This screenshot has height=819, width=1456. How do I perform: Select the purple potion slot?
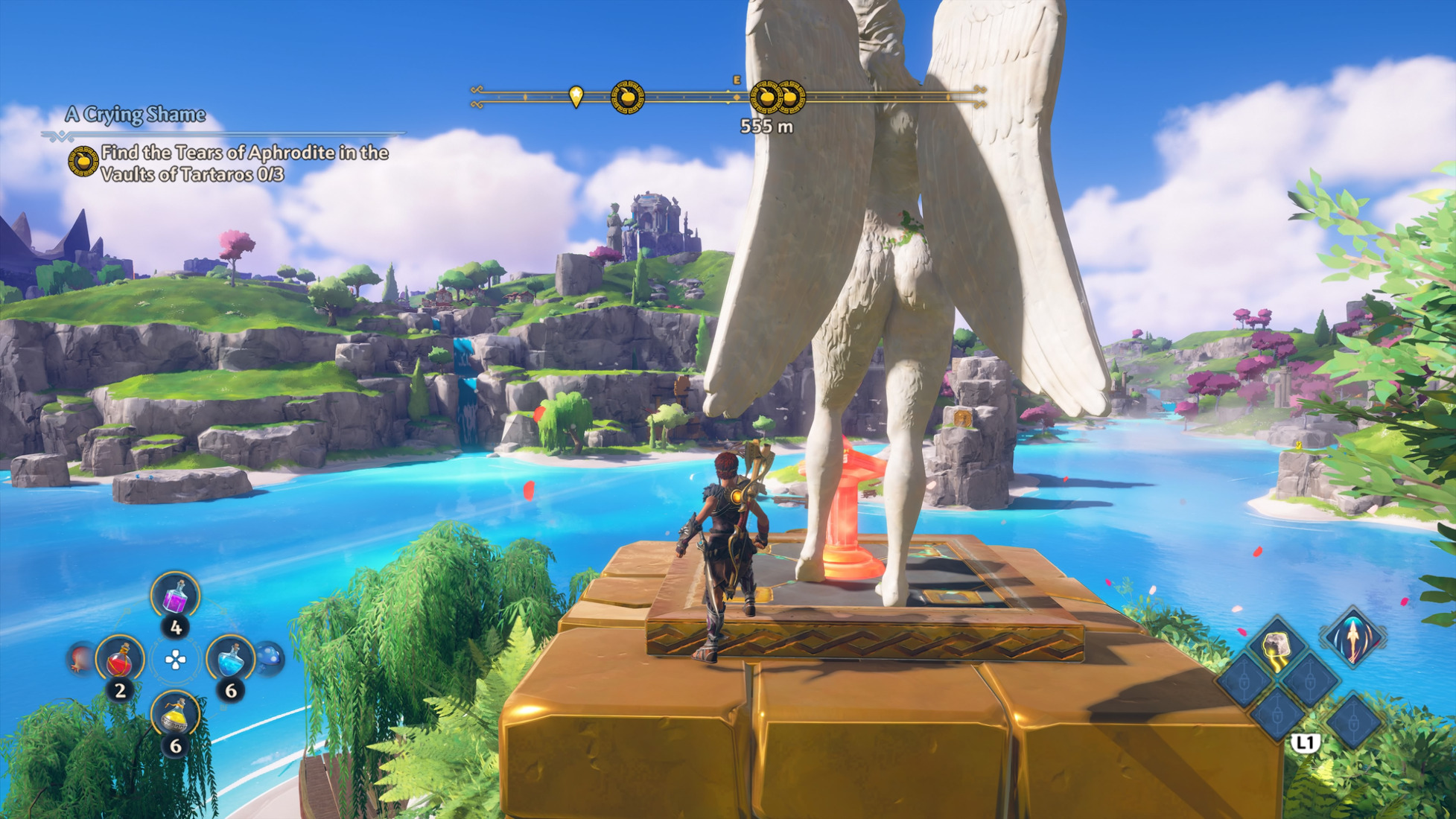(176, 596)
